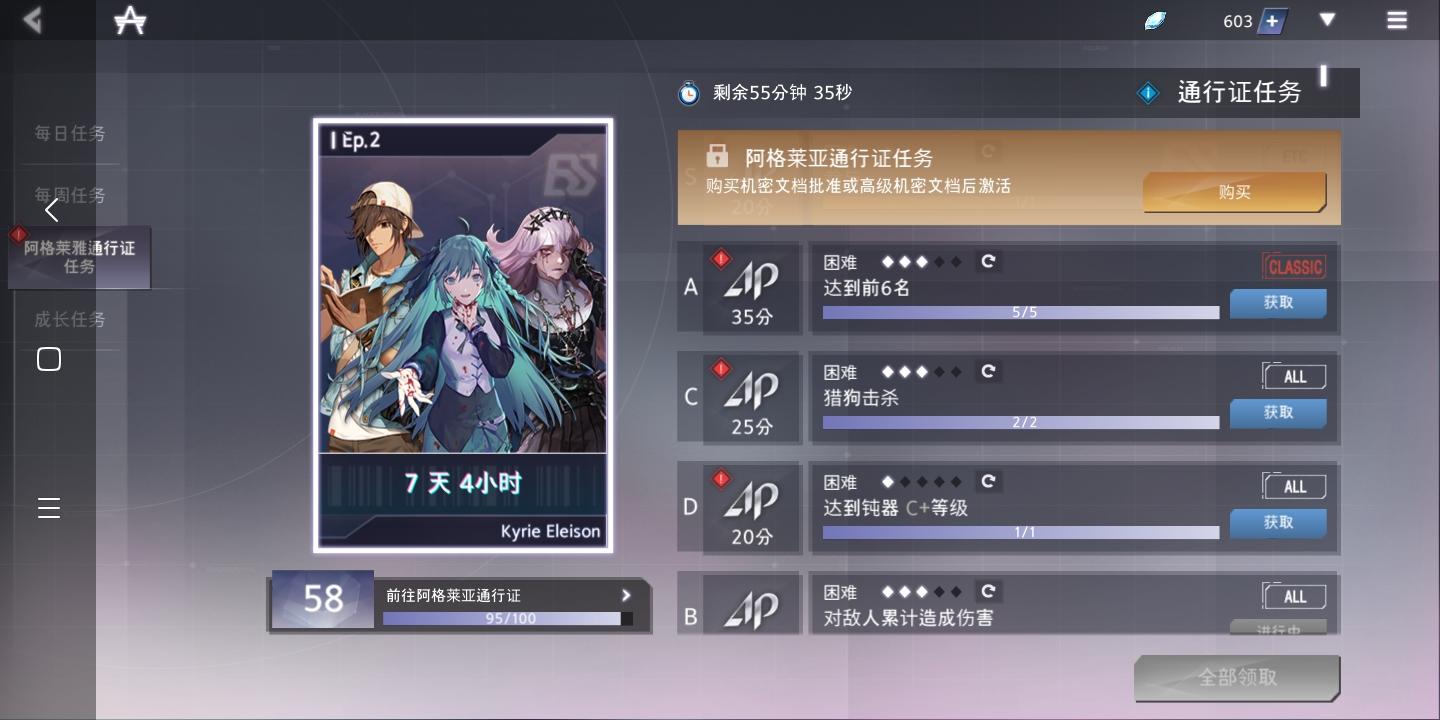The image size is (1440, 720).
Task: Click the refresh icon on 猎狗击杀 task
Action: [x=988, y=372]
